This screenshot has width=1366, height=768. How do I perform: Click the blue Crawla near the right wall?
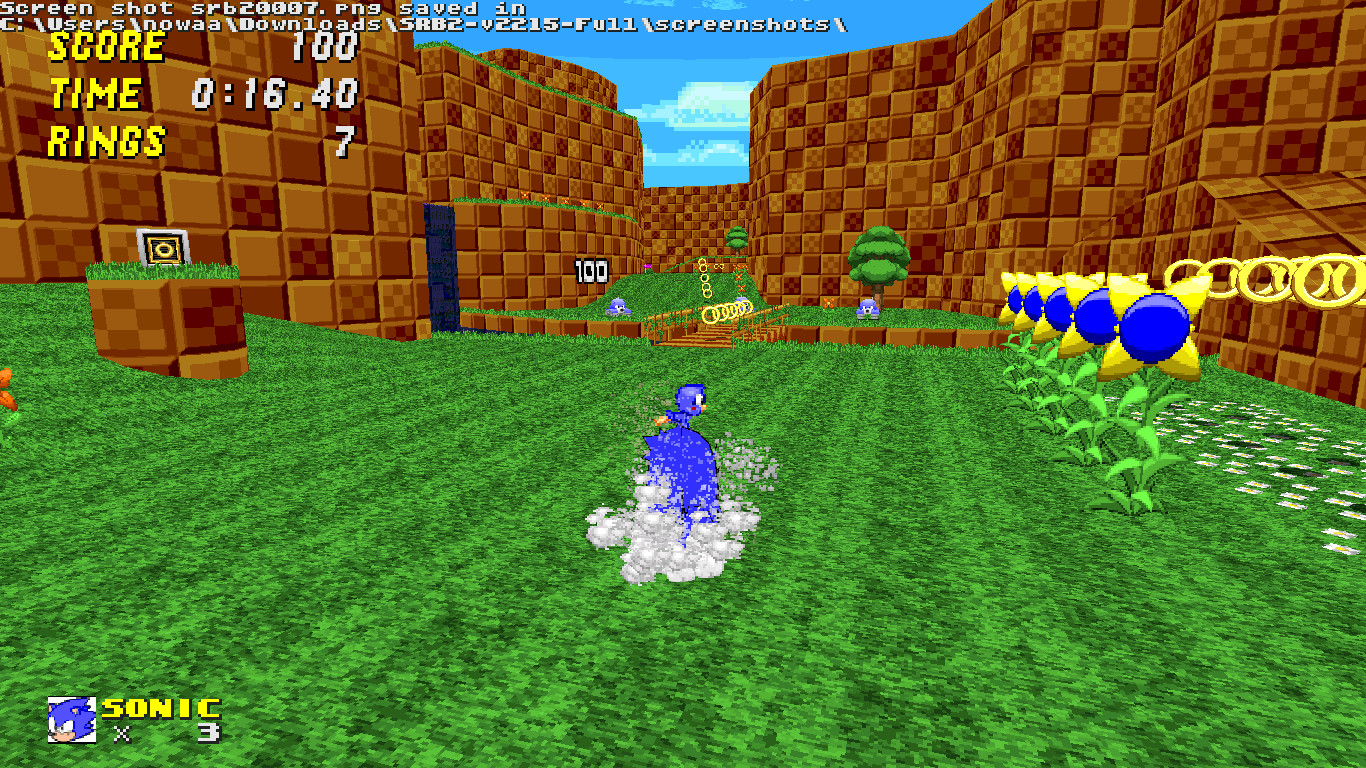(x=868, y=308)
